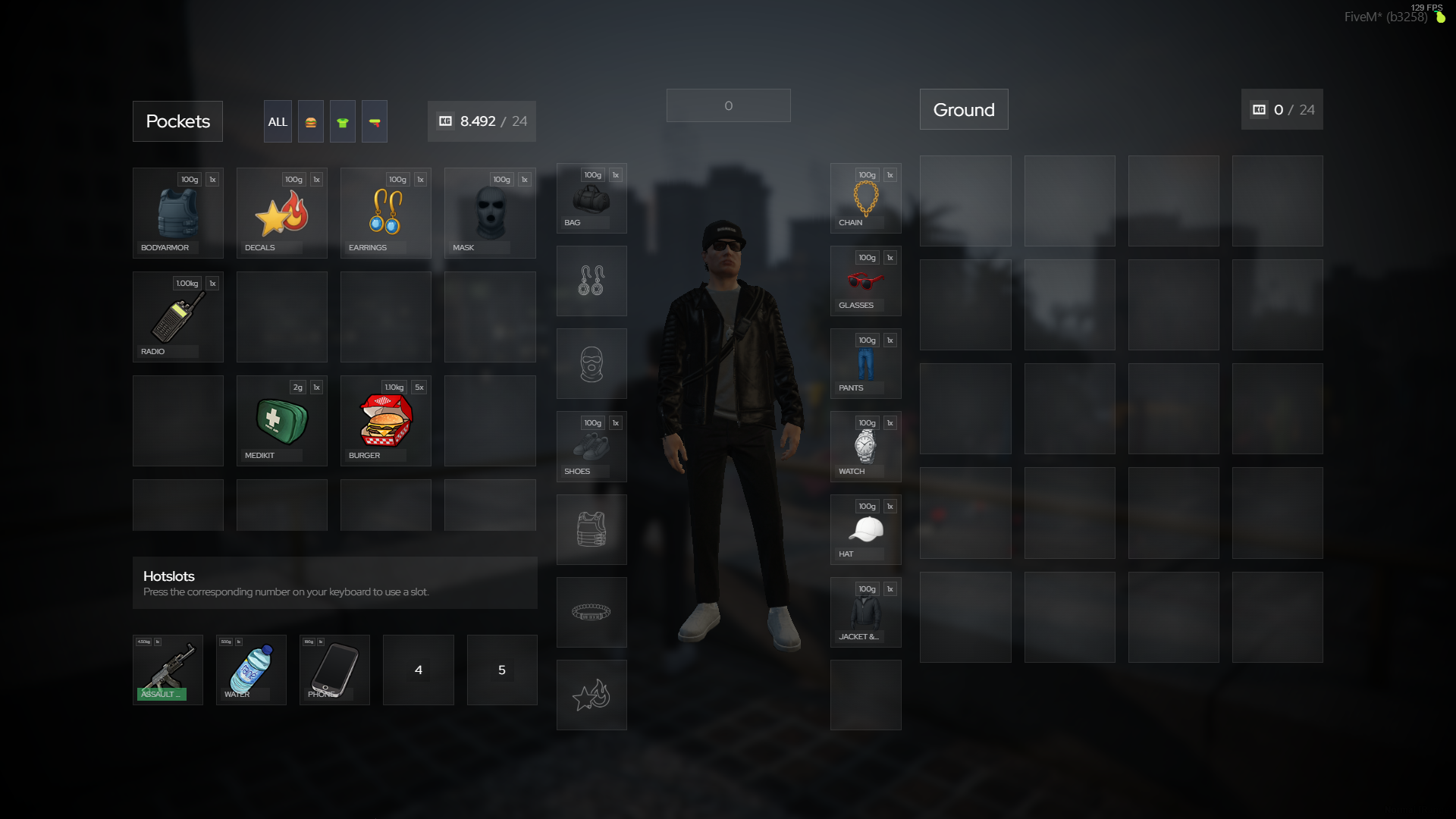
Task: Click the Pockets header
Action: 177,121
